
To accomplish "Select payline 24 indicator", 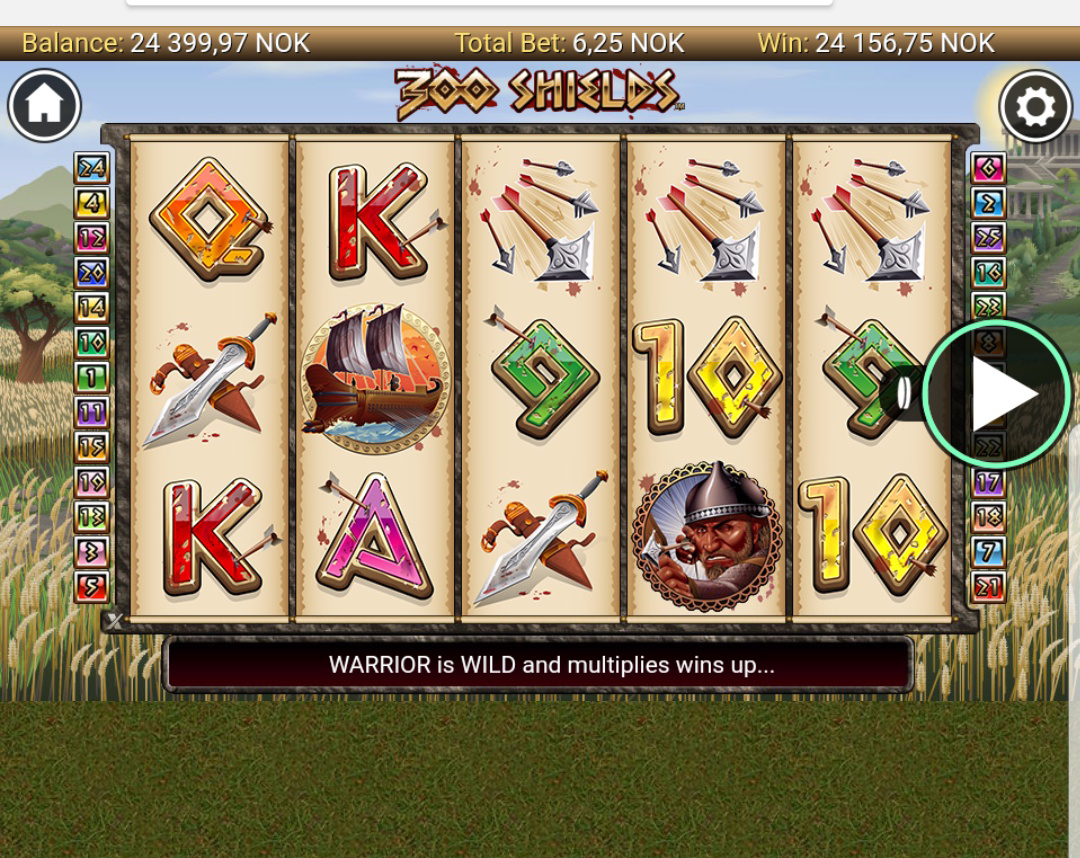I will (x=92, y=168).
